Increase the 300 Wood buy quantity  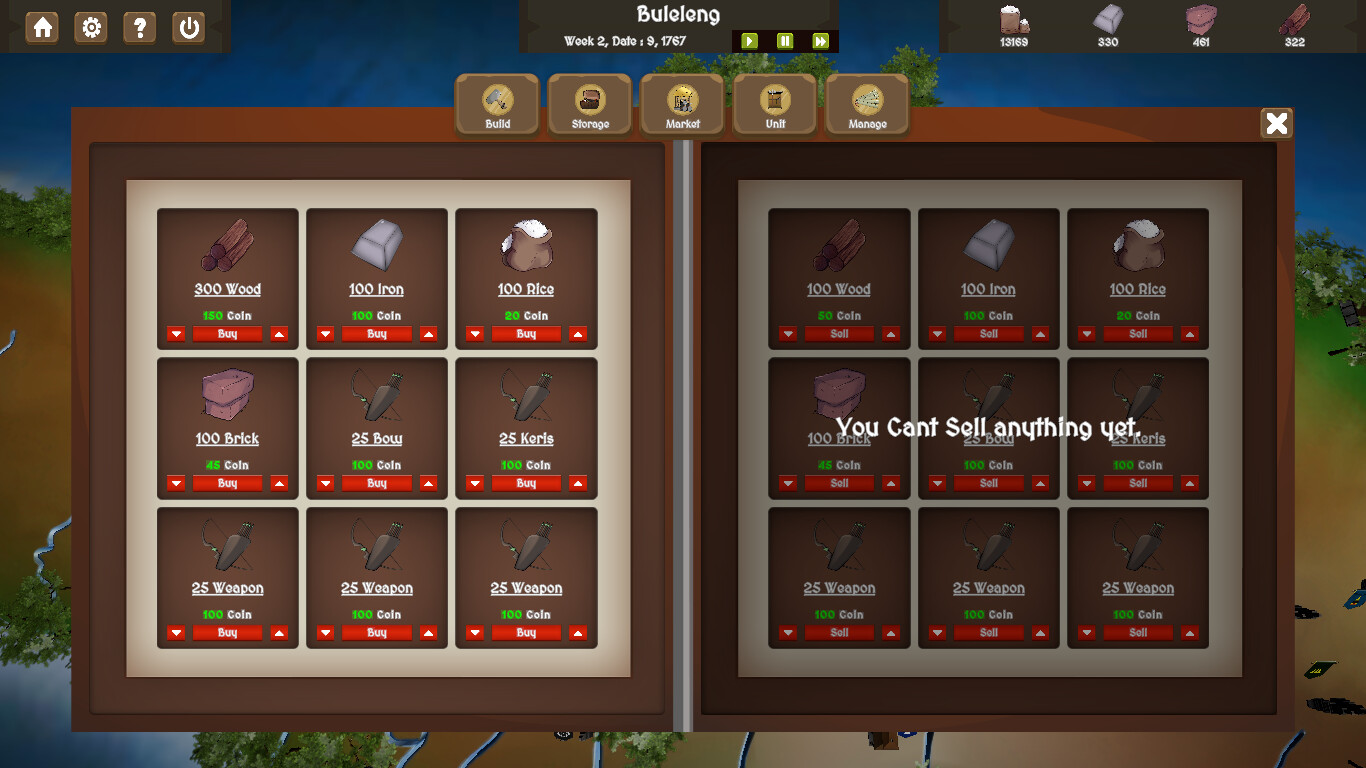point(279,334)
